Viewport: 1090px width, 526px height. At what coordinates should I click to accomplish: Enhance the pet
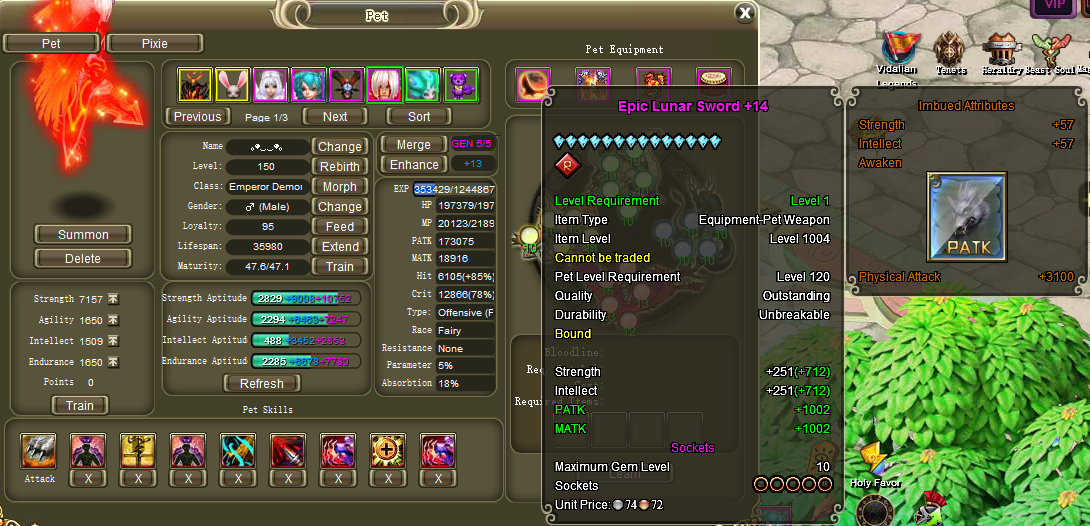click(414, 165)
